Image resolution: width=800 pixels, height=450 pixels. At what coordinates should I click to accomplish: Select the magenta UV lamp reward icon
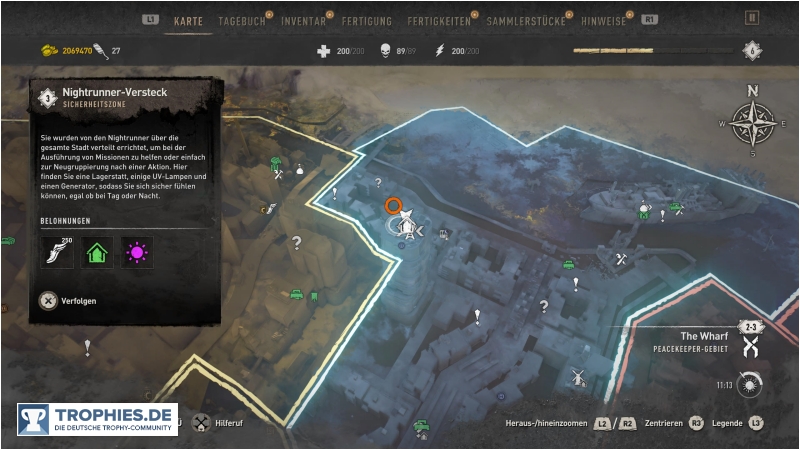point(137,252)
